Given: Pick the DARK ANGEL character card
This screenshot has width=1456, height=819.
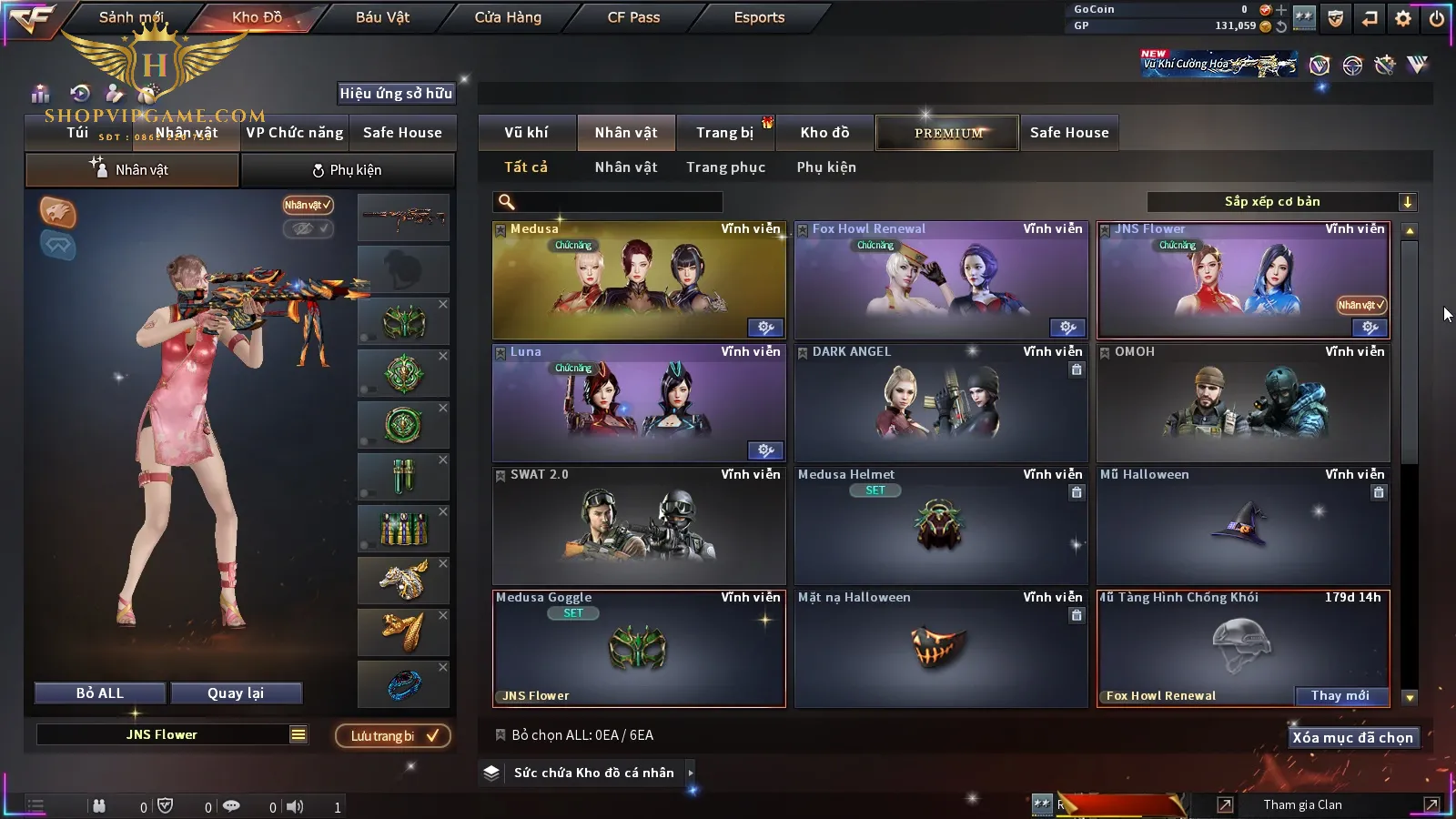Looking at the screenshot, I should click(941, 403).
